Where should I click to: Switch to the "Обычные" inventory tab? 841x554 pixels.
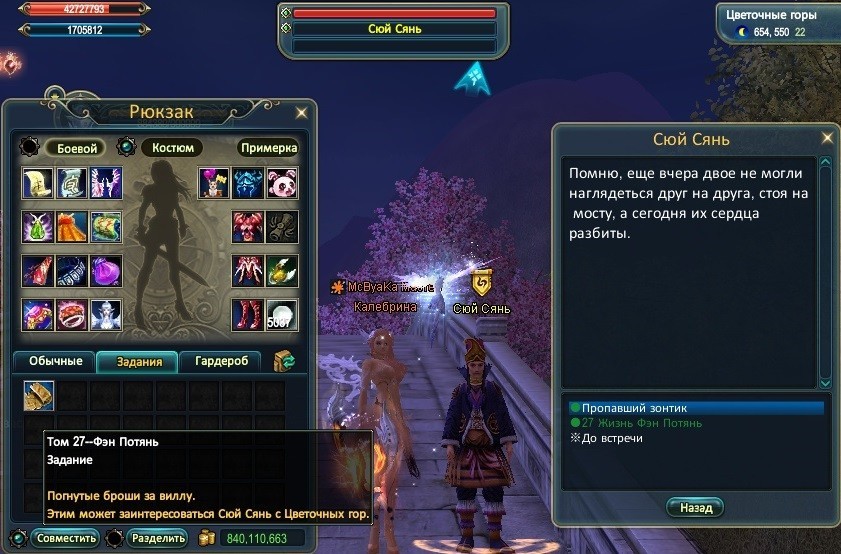click(55, 361)
